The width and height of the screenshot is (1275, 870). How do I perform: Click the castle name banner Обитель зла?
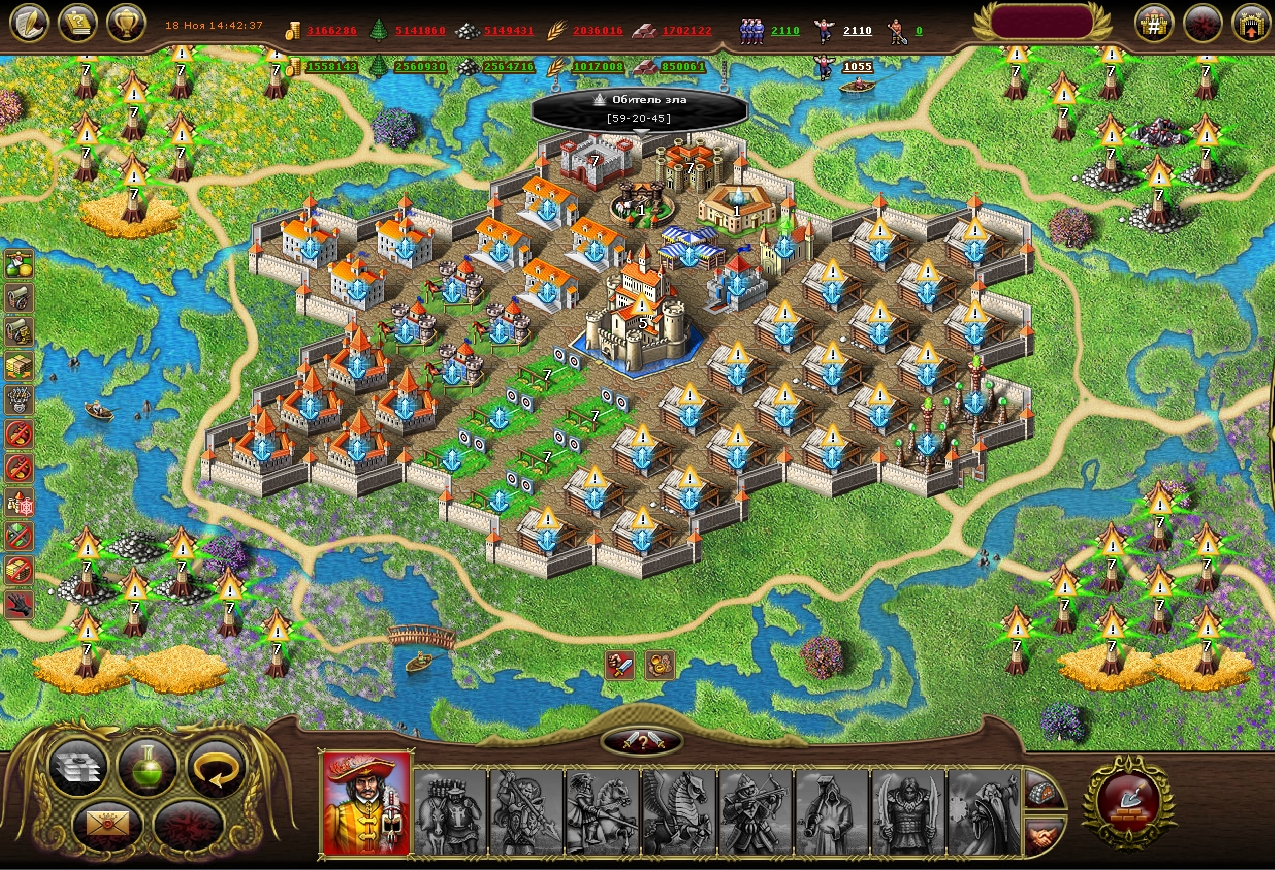click(x=640, y=109)
